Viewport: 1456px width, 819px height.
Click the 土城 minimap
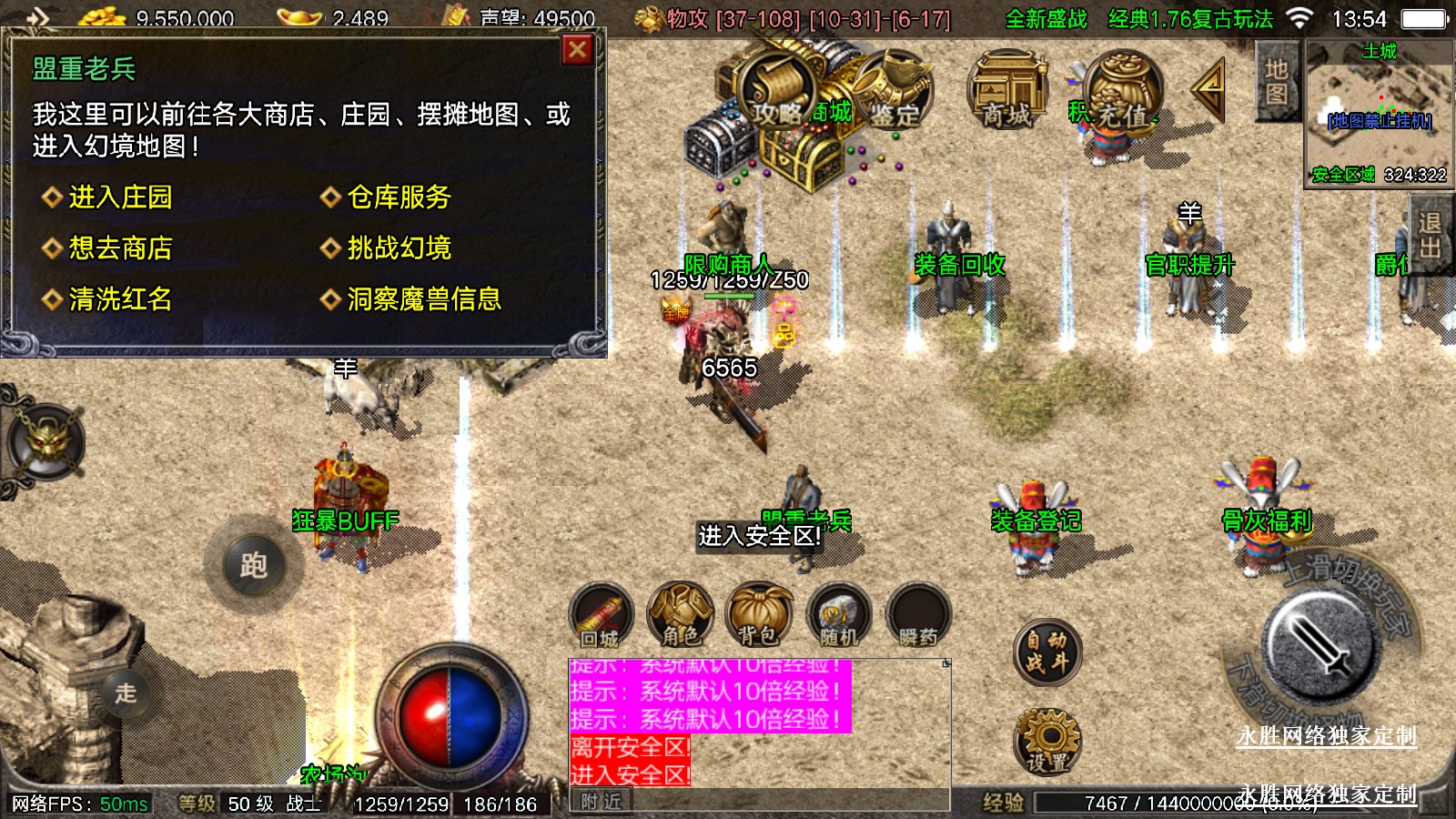pyautogui.click(x=1379, y=111)
